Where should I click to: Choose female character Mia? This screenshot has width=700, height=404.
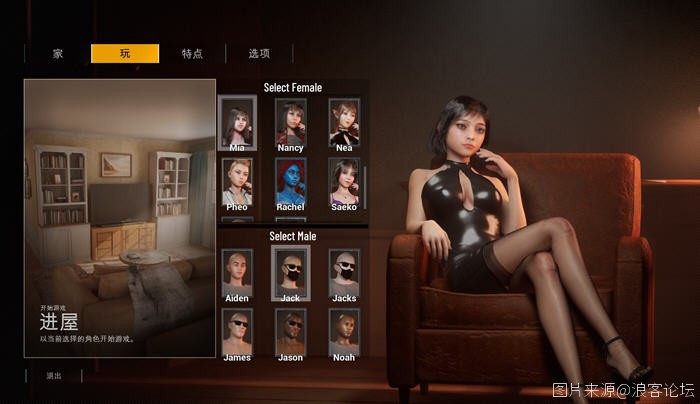237,123
